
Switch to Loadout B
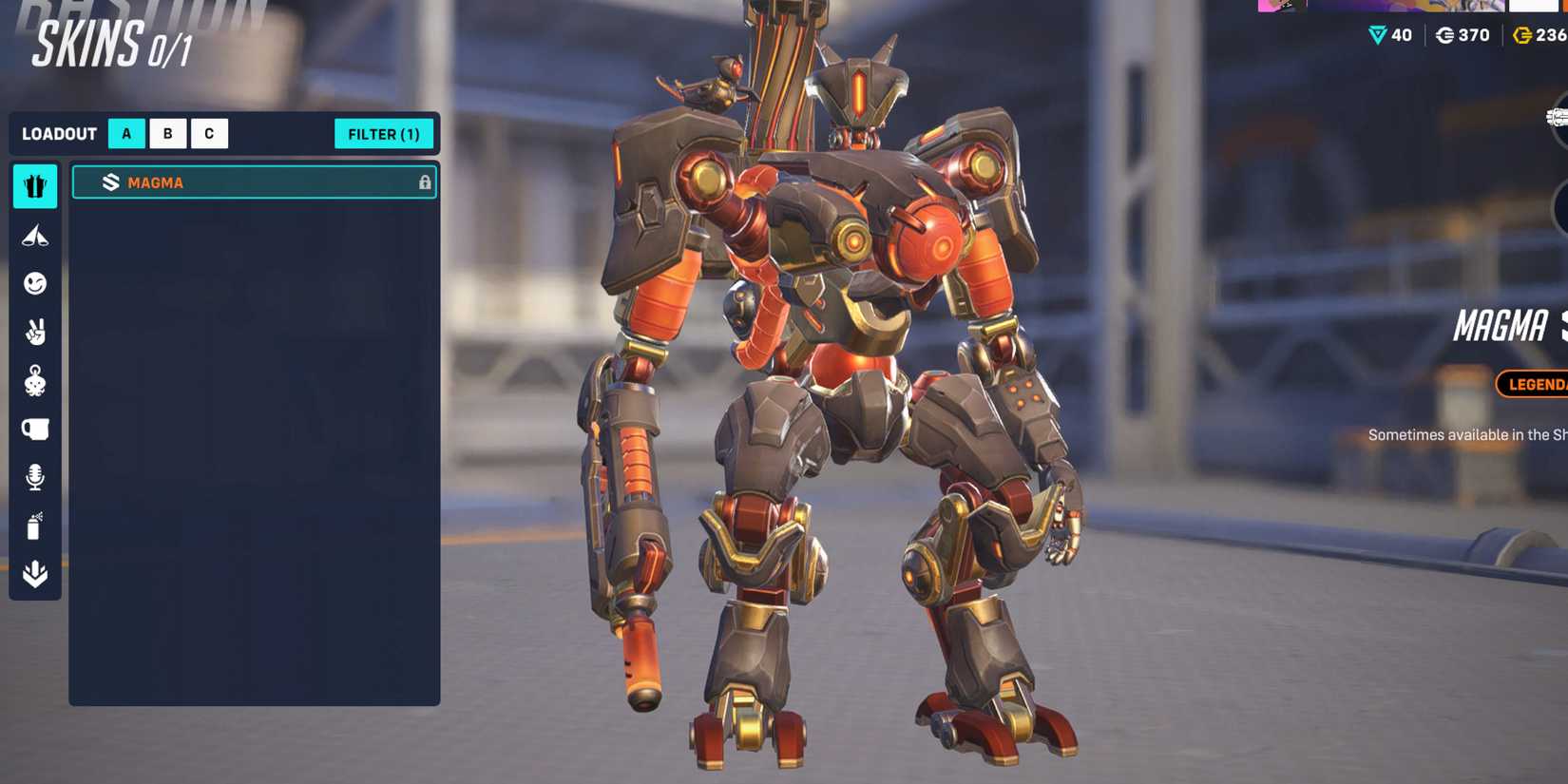coord(168,133)
